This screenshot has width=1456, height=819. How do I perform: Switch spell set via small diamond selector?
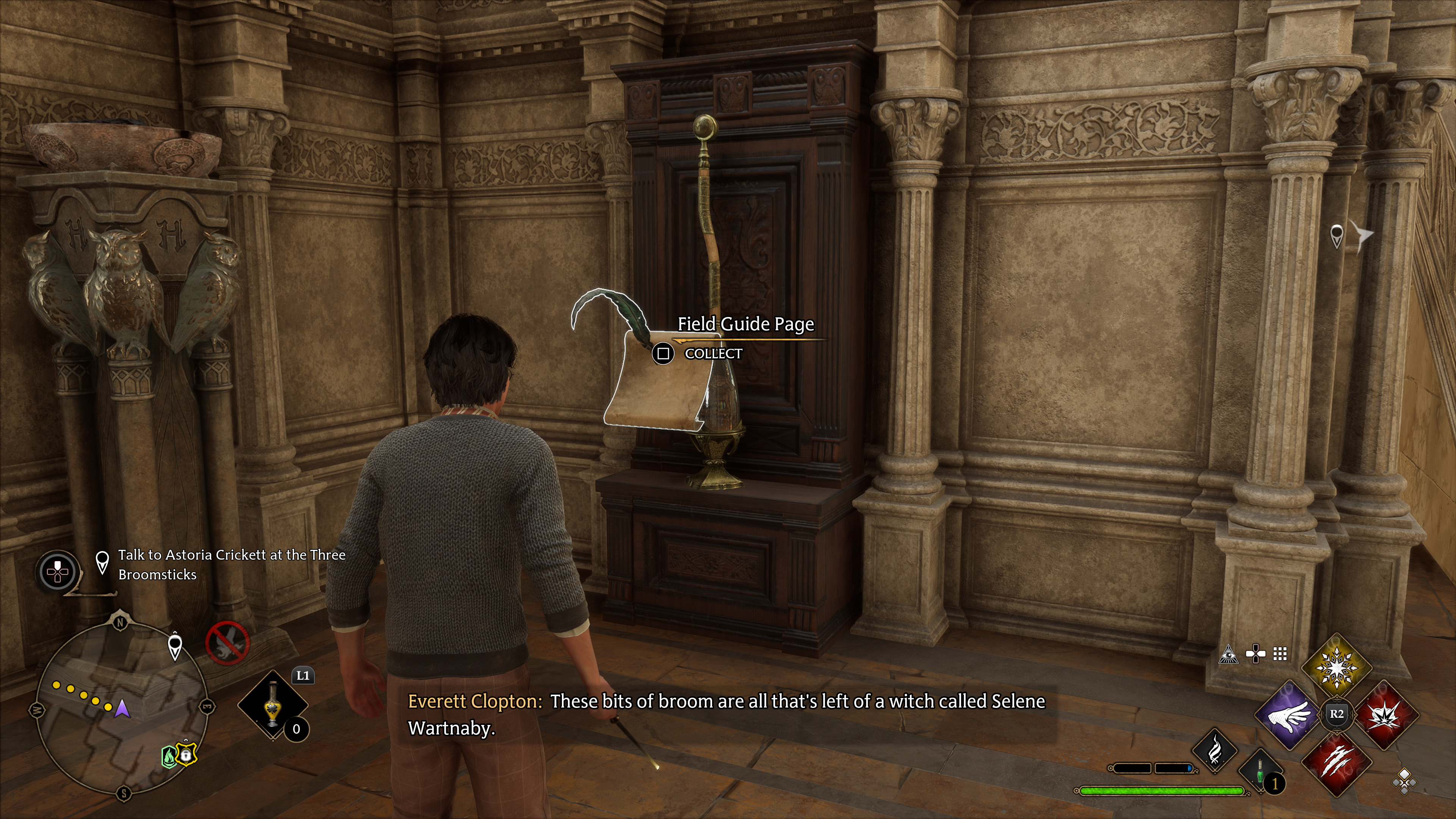pos(1404,782)
